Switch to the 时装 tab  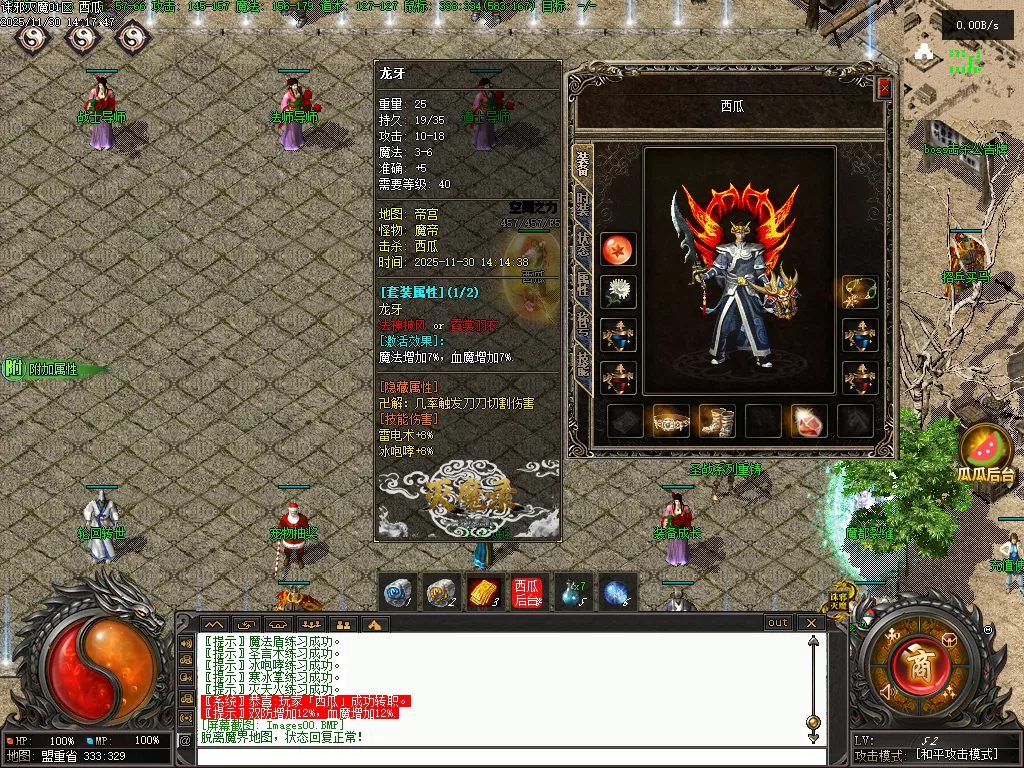(582, 207)
